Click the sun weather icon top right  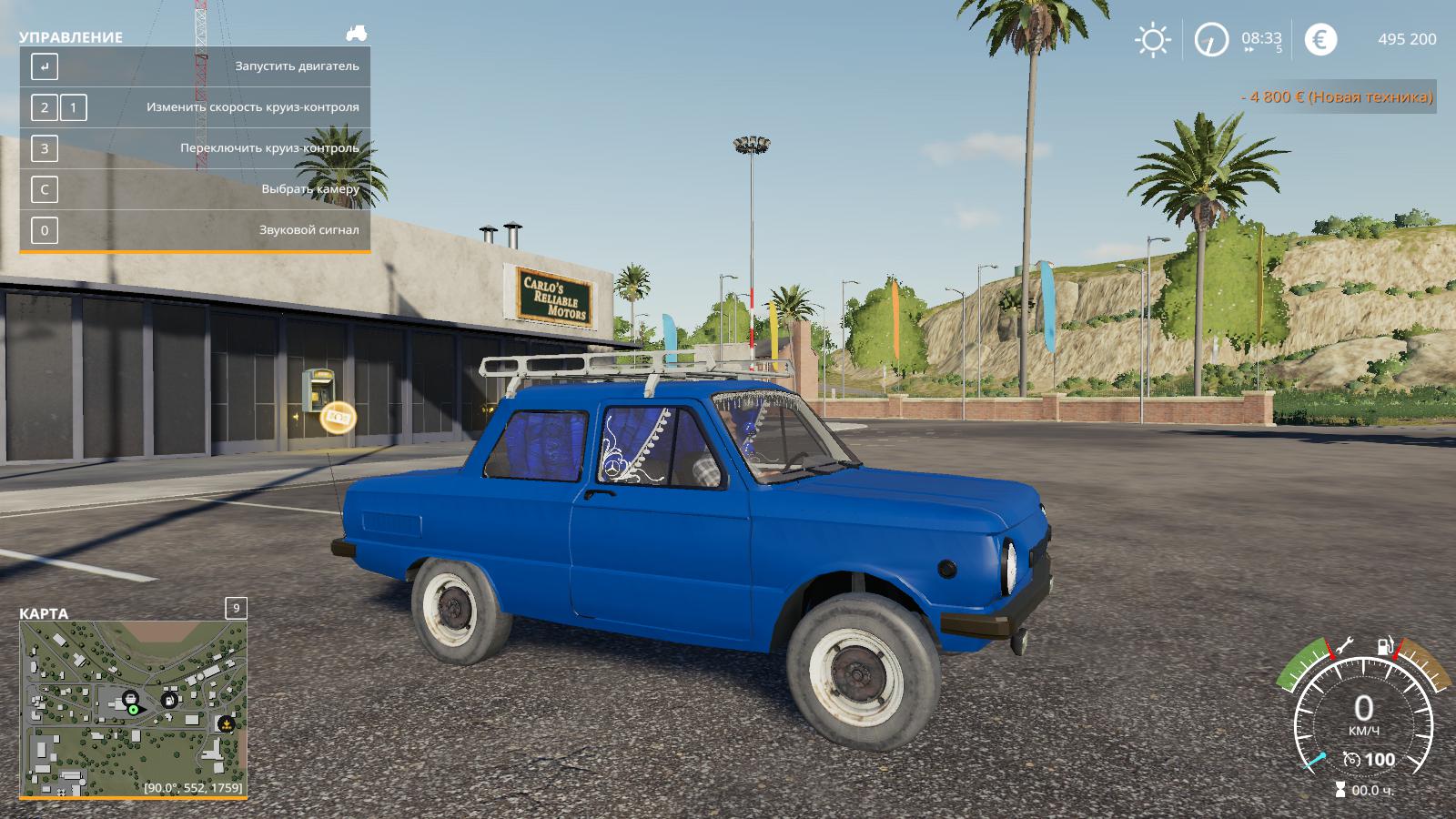pyautogui.click(x=1152, y=39)
